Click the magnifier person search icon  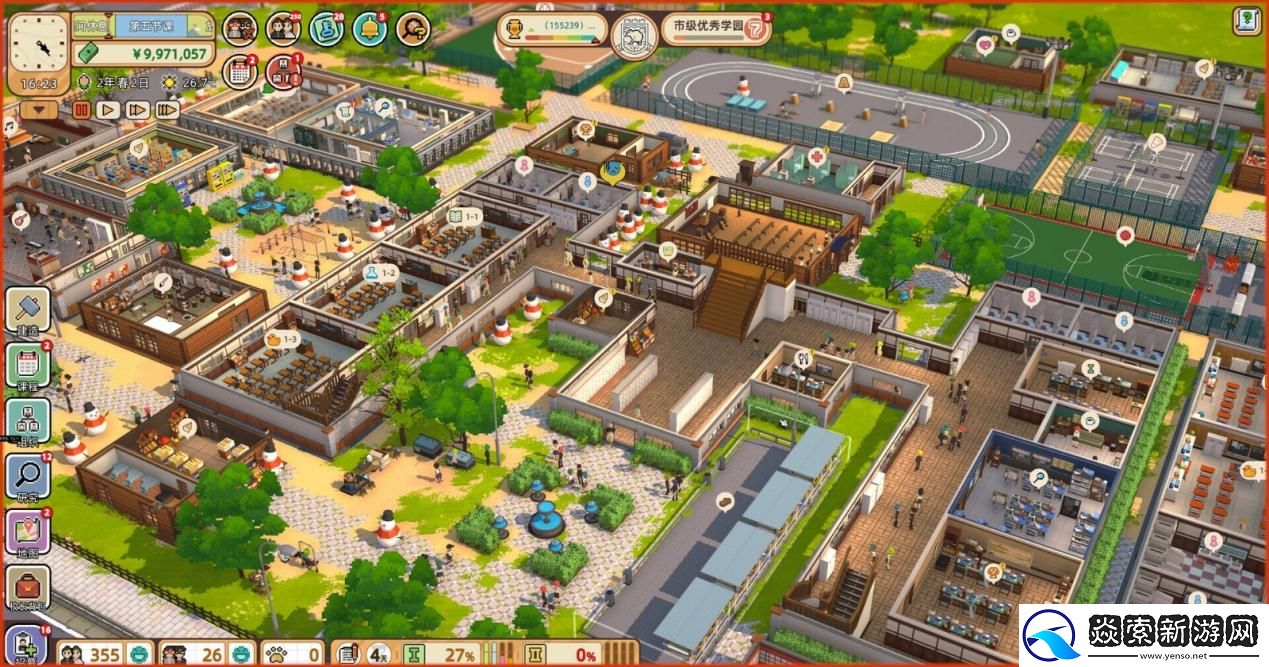click(411, 29)
